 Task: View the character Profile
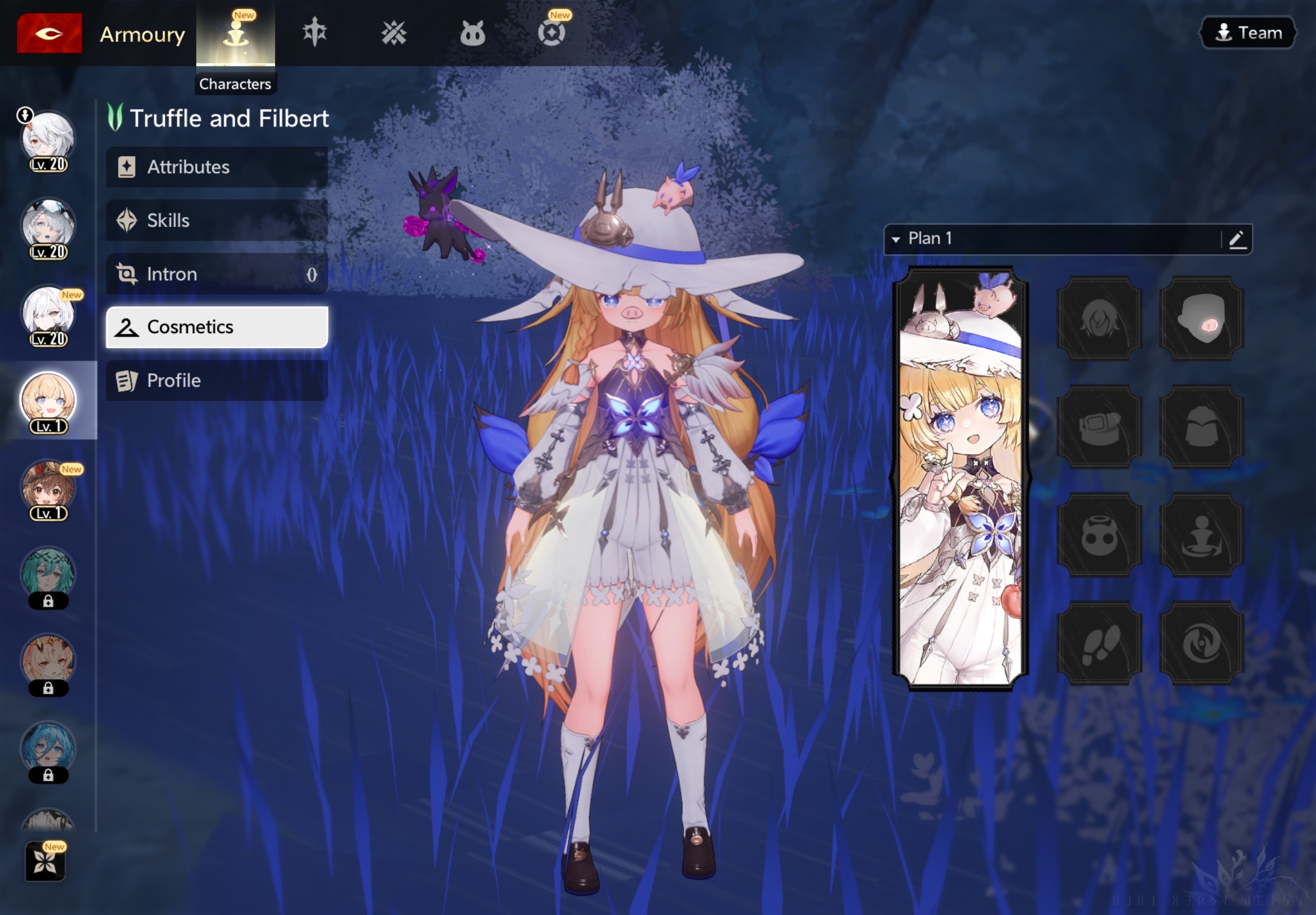216,380
